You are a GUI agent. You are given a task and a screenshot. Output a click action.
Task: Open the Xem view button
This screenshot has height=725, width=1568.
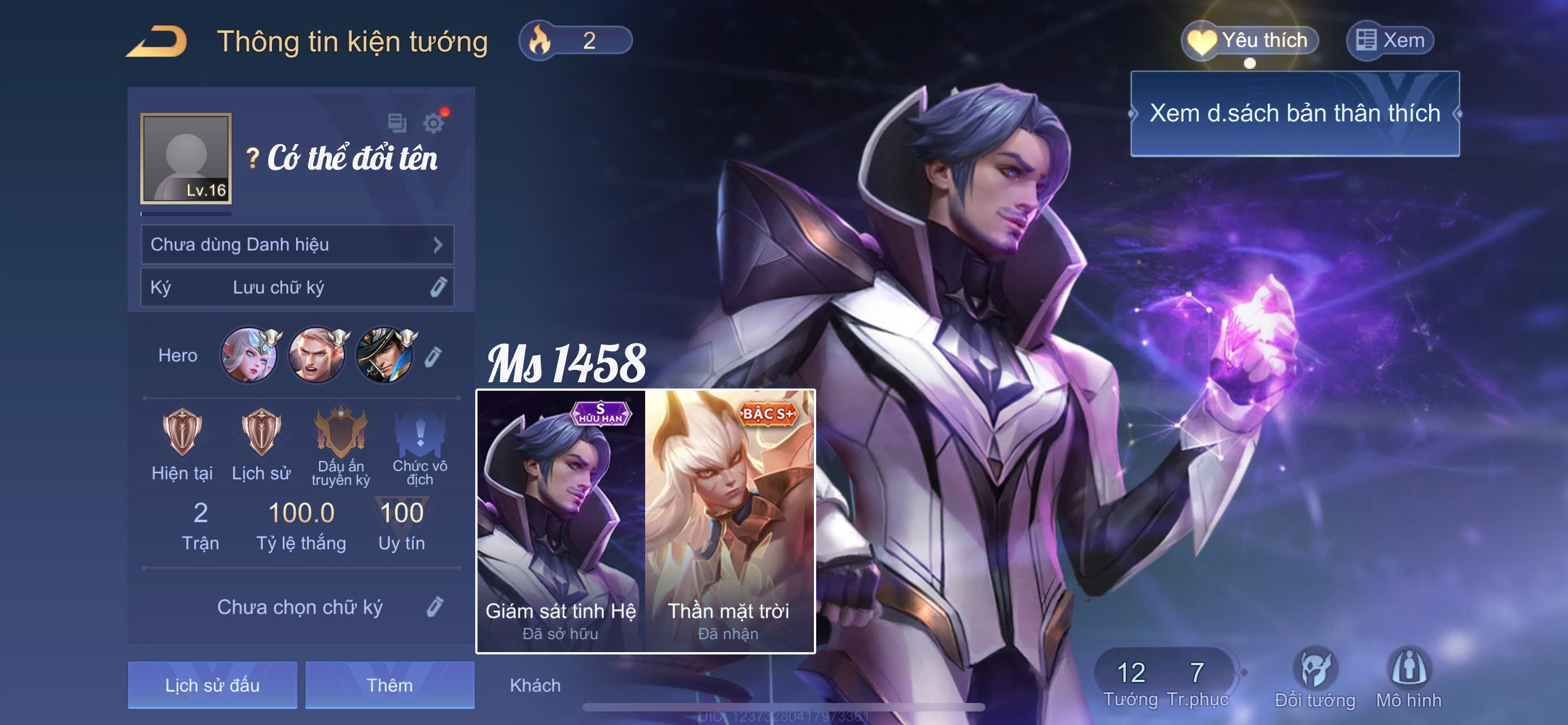[x=1390, y=41]
